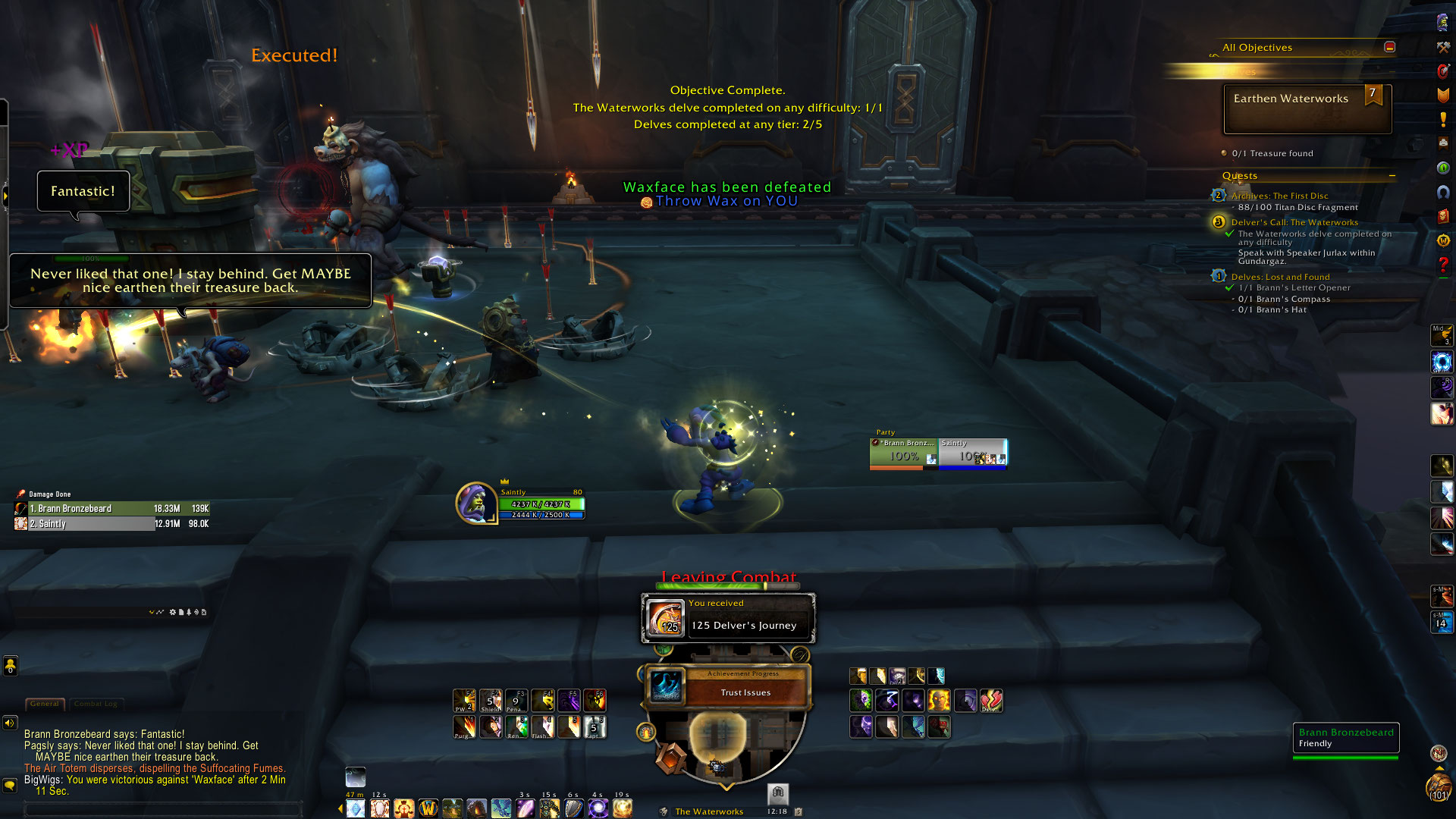The width and height of the screenshot is (1456, 819).
Task: Click the Saintly player portrait
Action: pos(475,502)
